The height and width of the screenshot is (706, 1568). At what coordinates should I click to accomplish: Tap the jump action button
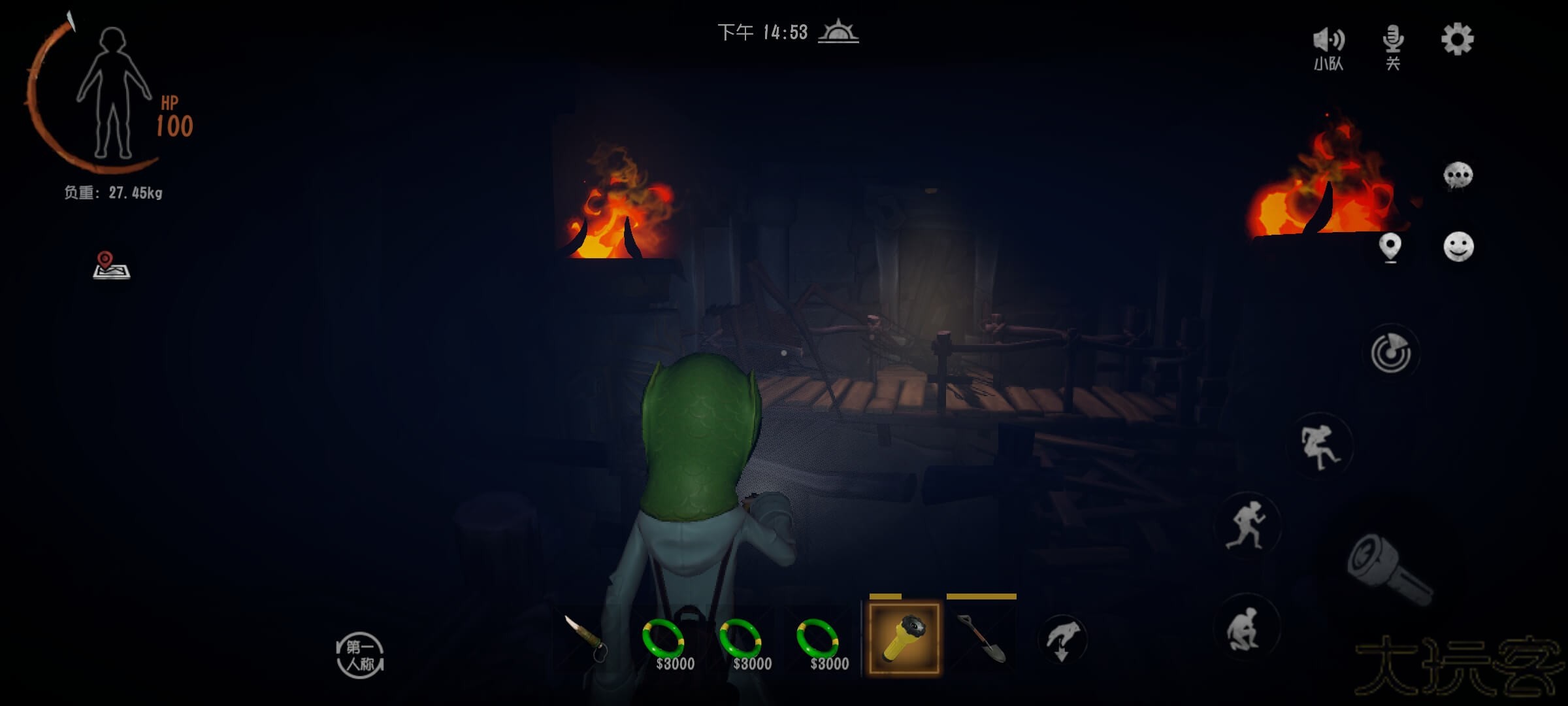coord(1319,447)
